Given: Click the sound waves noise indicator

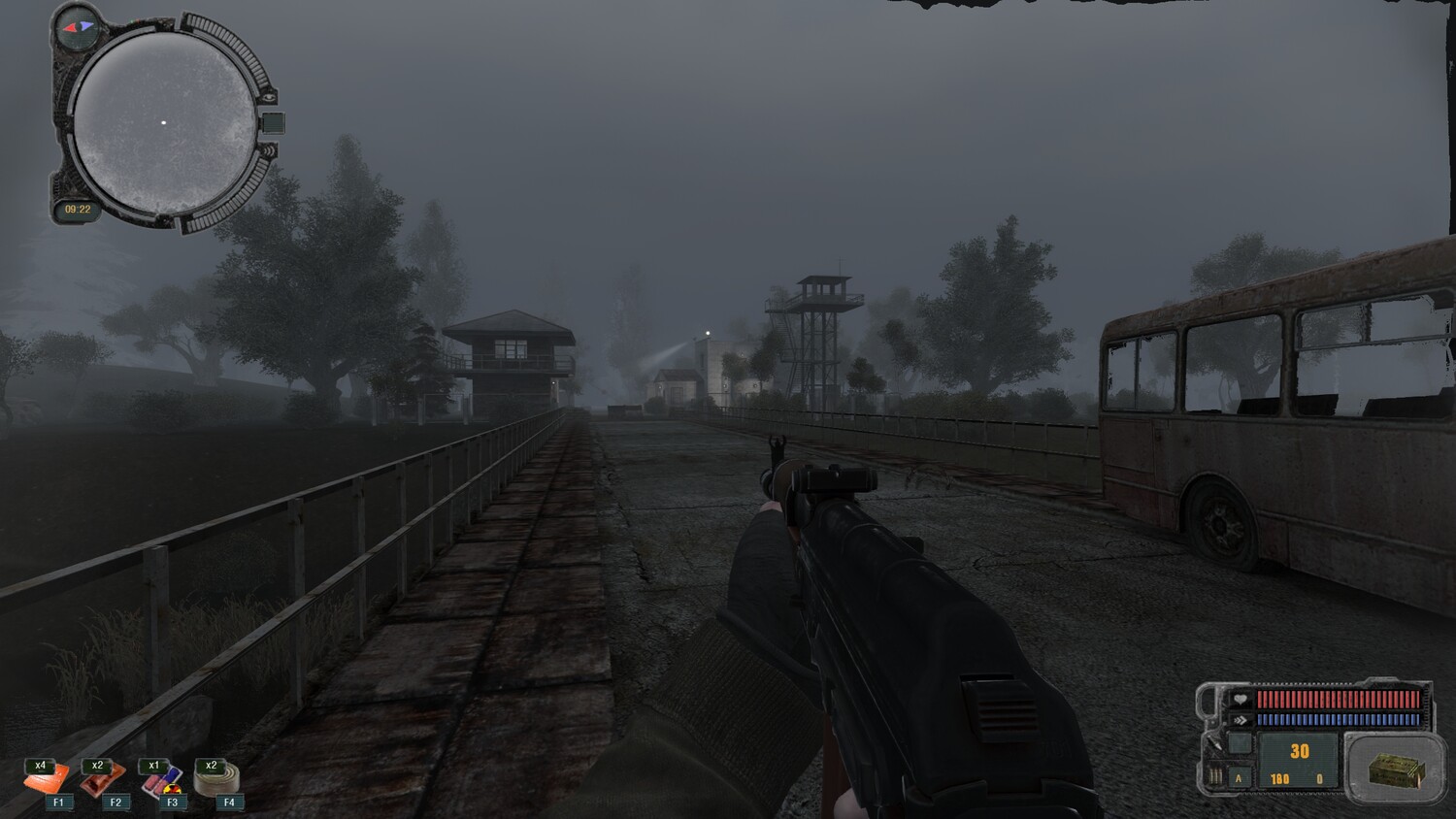Looking at the screenshot, I should coord(268,151).
